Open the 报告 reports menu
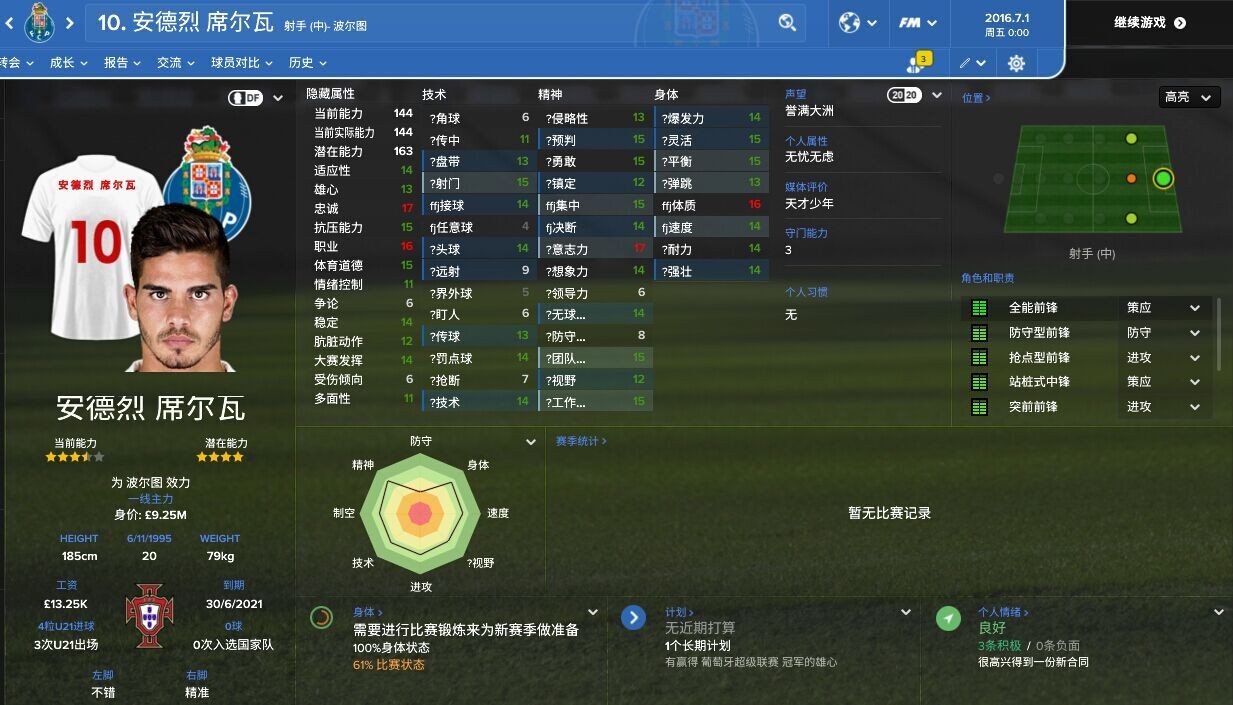1233x705 pixels. pos(122,62)
